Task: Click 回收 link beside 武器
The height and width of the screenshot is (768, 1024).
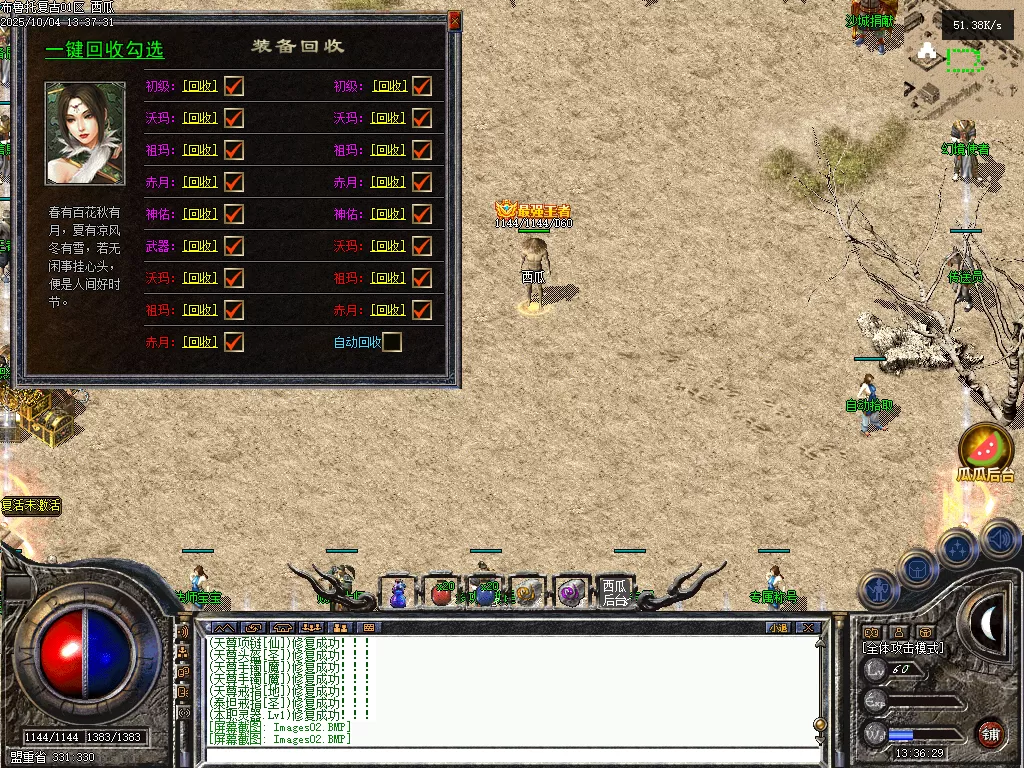Action: pyautogui.click(x=200, y=246)
